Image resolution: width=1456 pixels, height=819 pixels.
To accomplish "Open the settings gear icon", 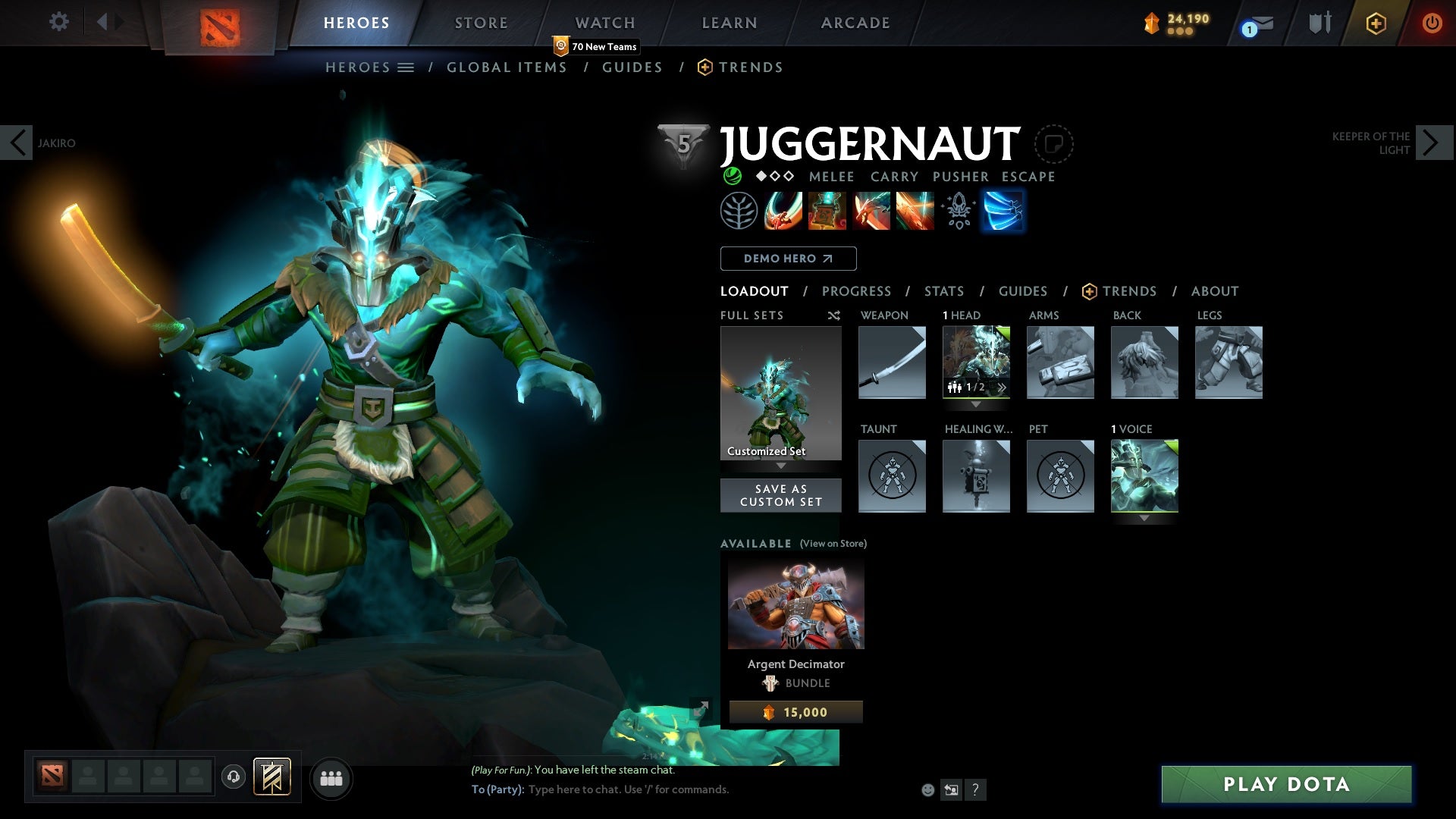I will 58,22.
